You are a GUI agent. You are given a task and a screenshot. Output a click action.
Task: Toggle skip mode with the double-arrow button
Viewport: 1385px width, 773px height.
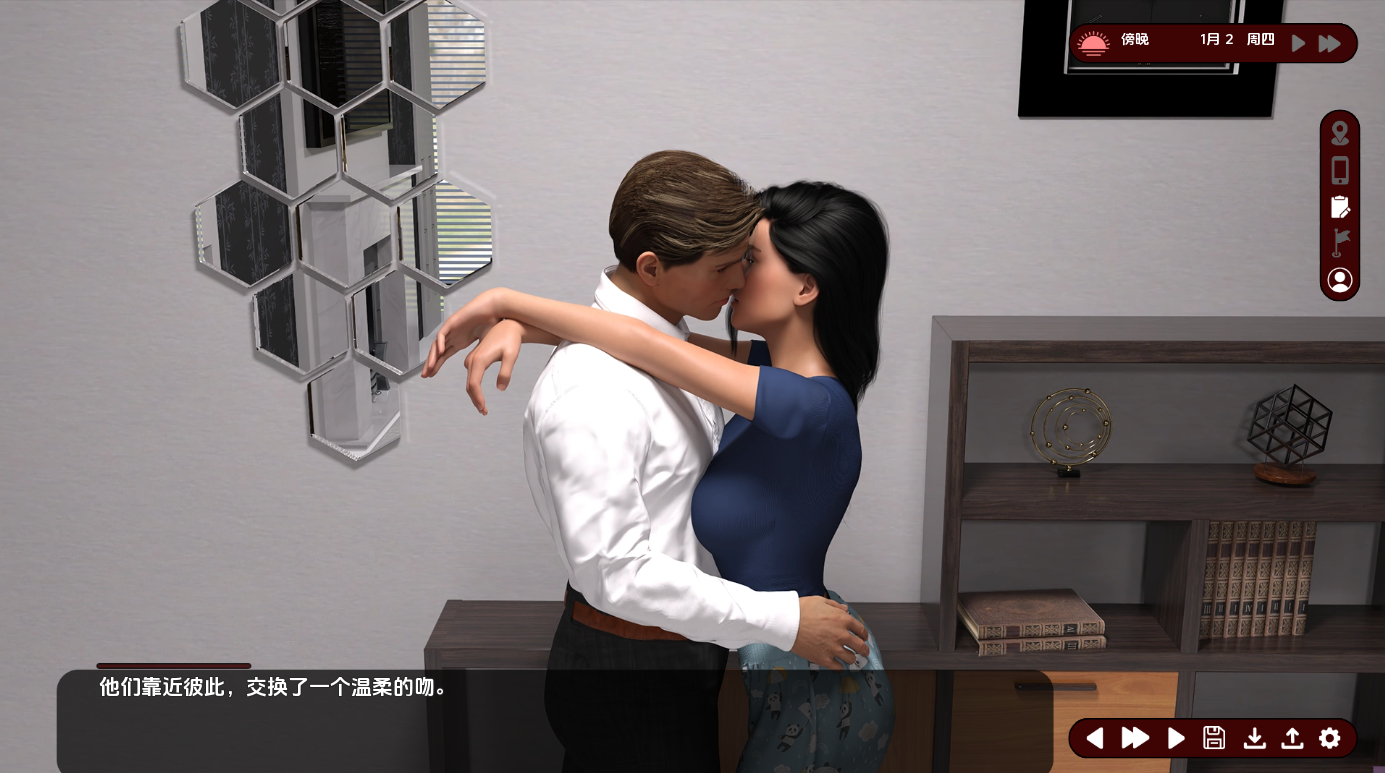(x=1135, y=738)
